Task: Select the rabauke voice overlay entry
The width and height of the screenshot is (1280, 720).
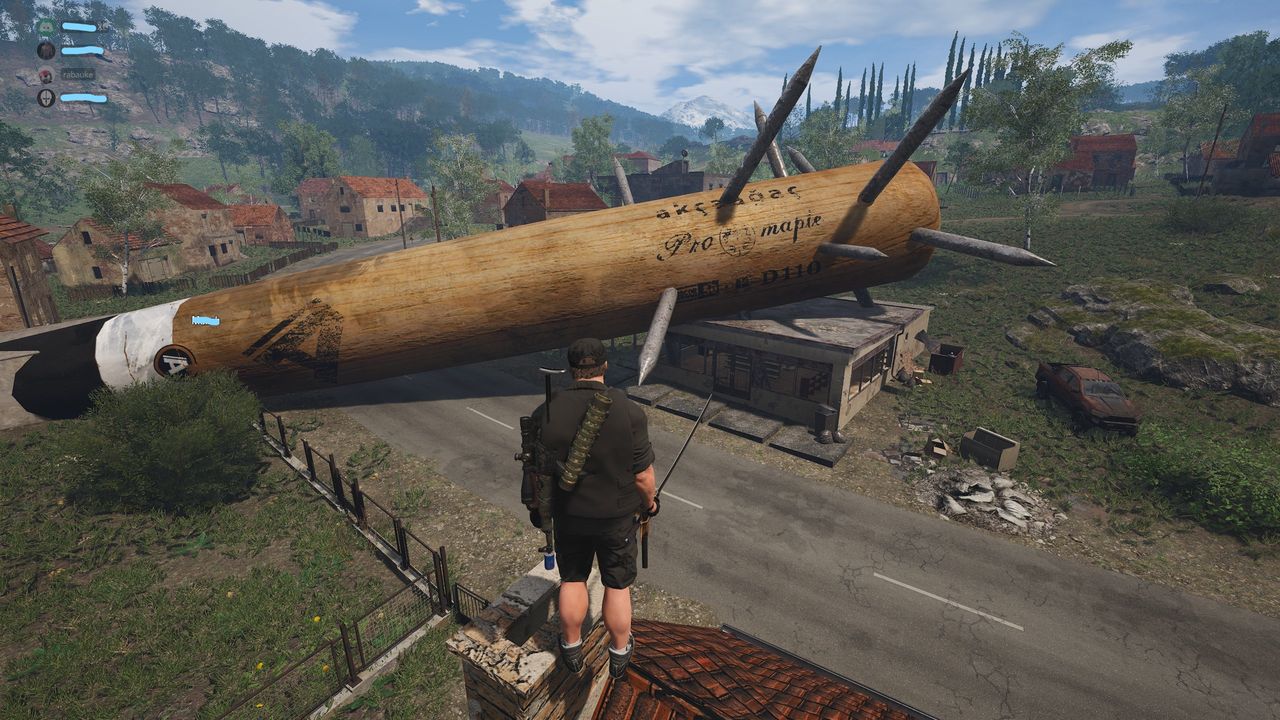Action: point(76,74)
